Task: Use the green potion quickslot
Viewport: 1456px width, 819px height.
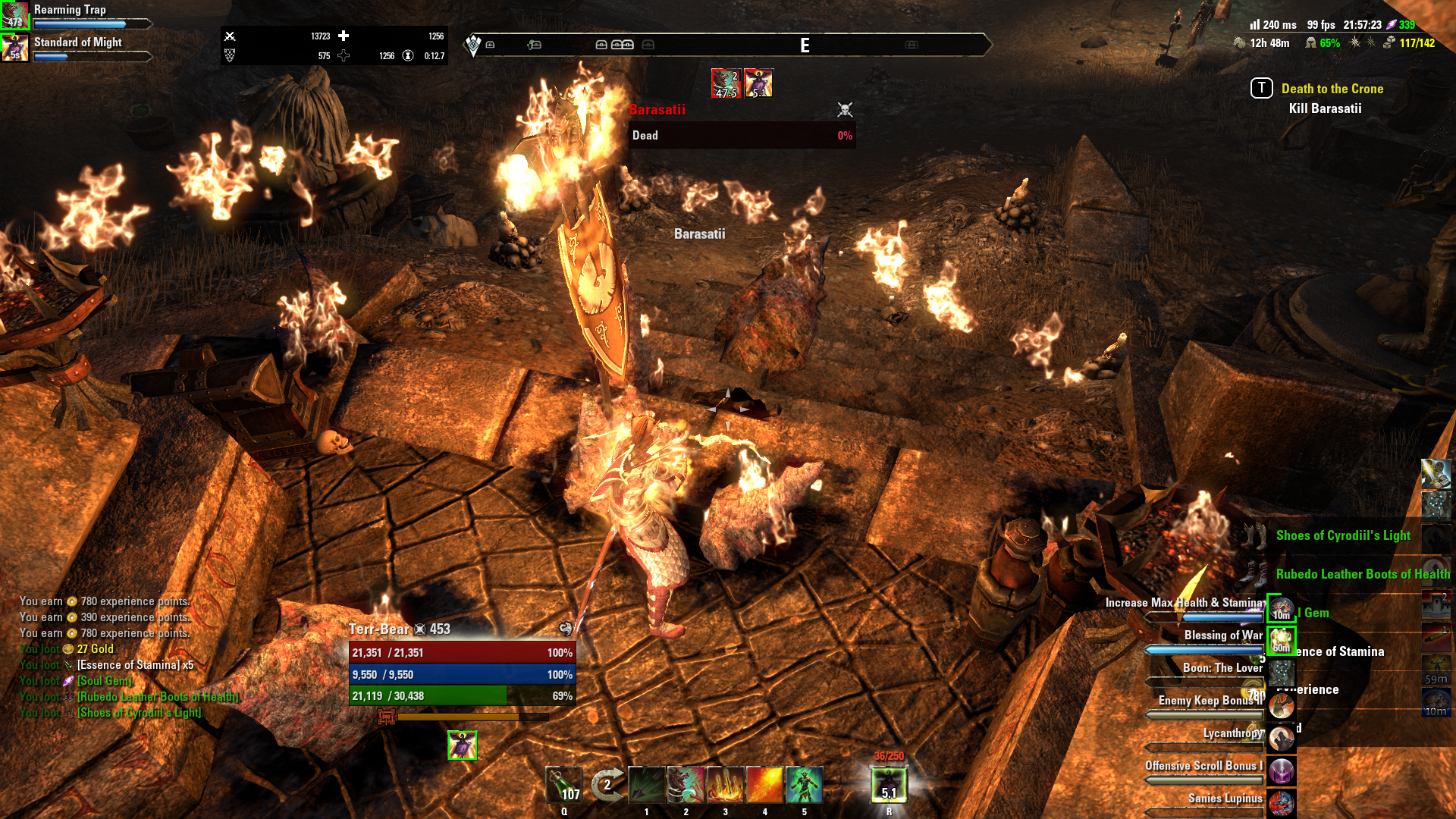Action: (x=564, y=785)
